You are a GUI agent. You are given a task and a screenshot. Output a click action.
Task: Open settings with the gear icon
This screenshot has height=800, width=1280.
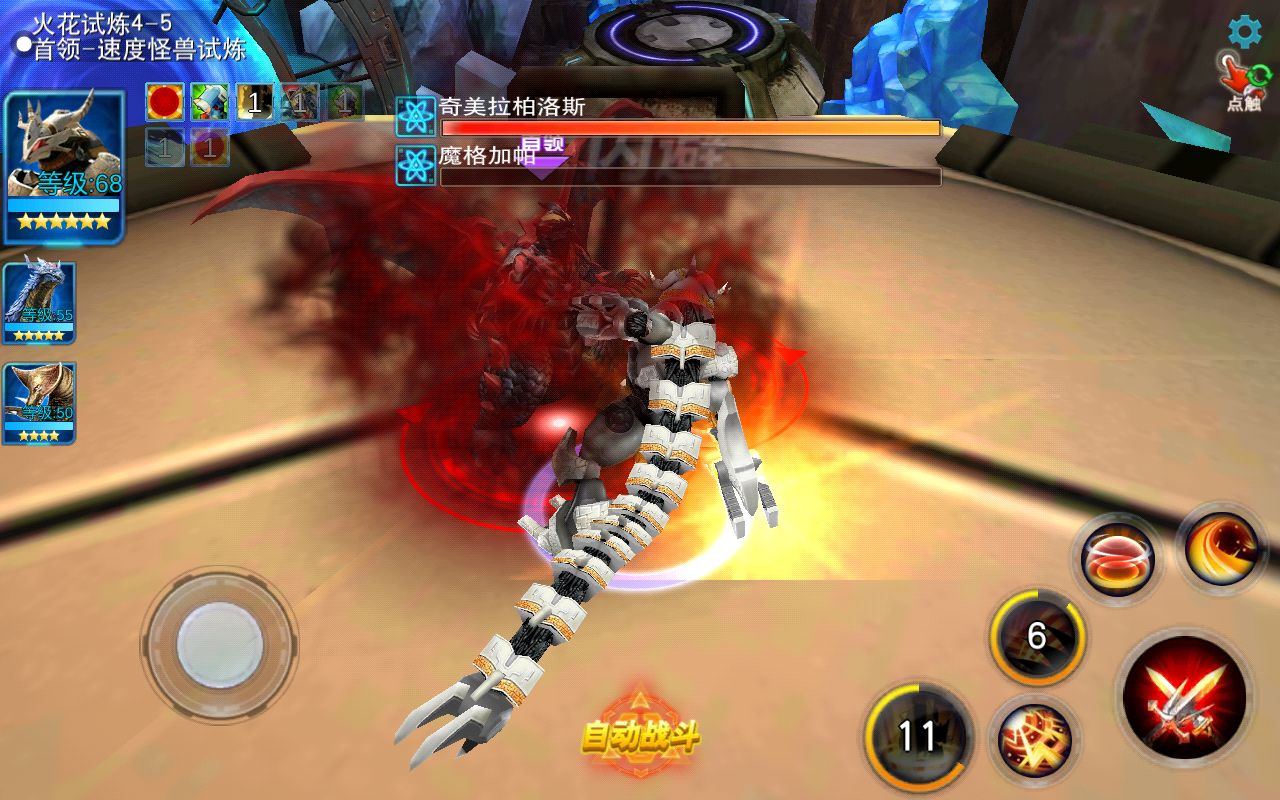(x=1244, y=32)
